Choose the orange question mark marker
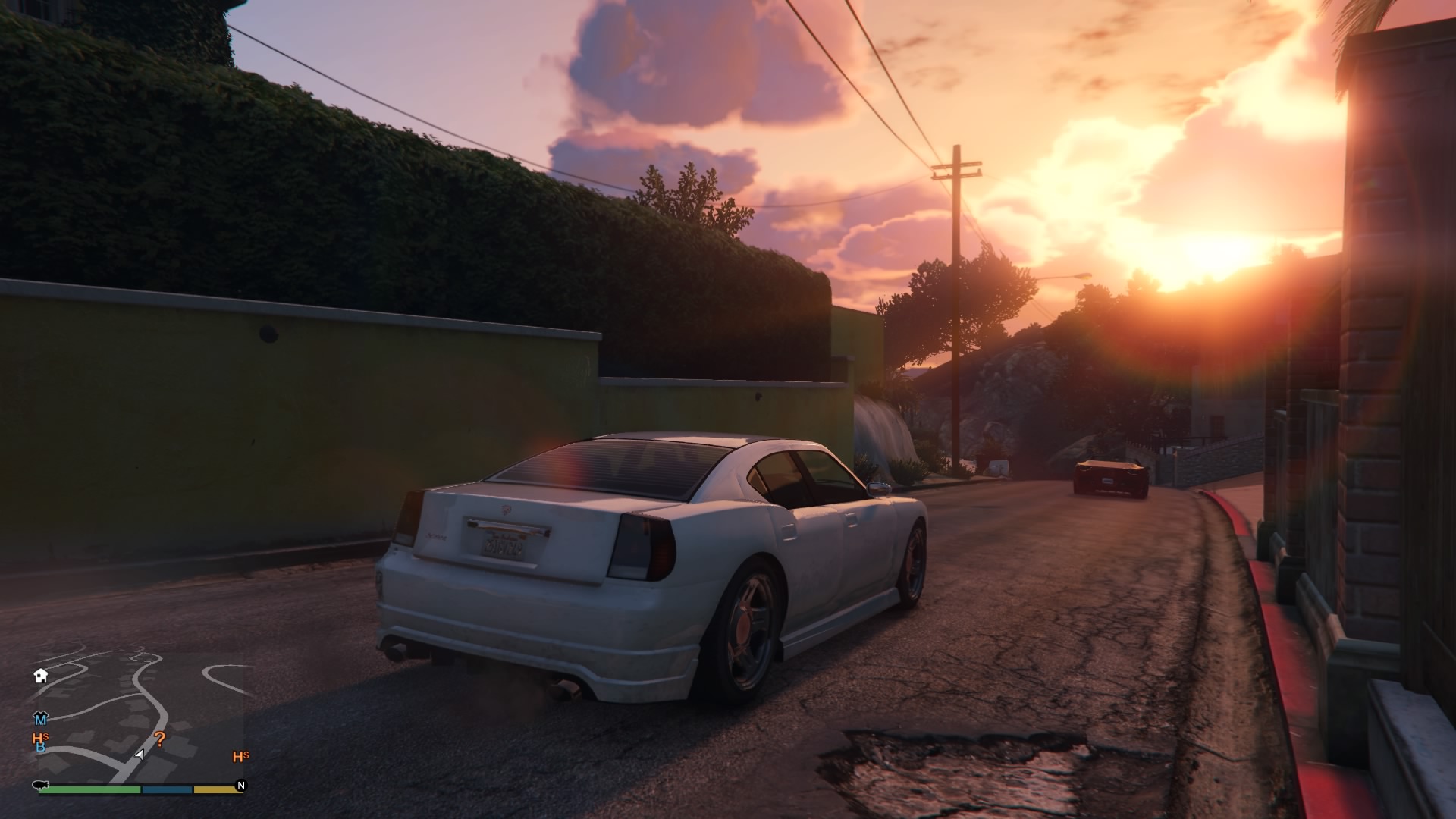The width and height of the screenshot is (1456, 819). (x=160, y=739)
